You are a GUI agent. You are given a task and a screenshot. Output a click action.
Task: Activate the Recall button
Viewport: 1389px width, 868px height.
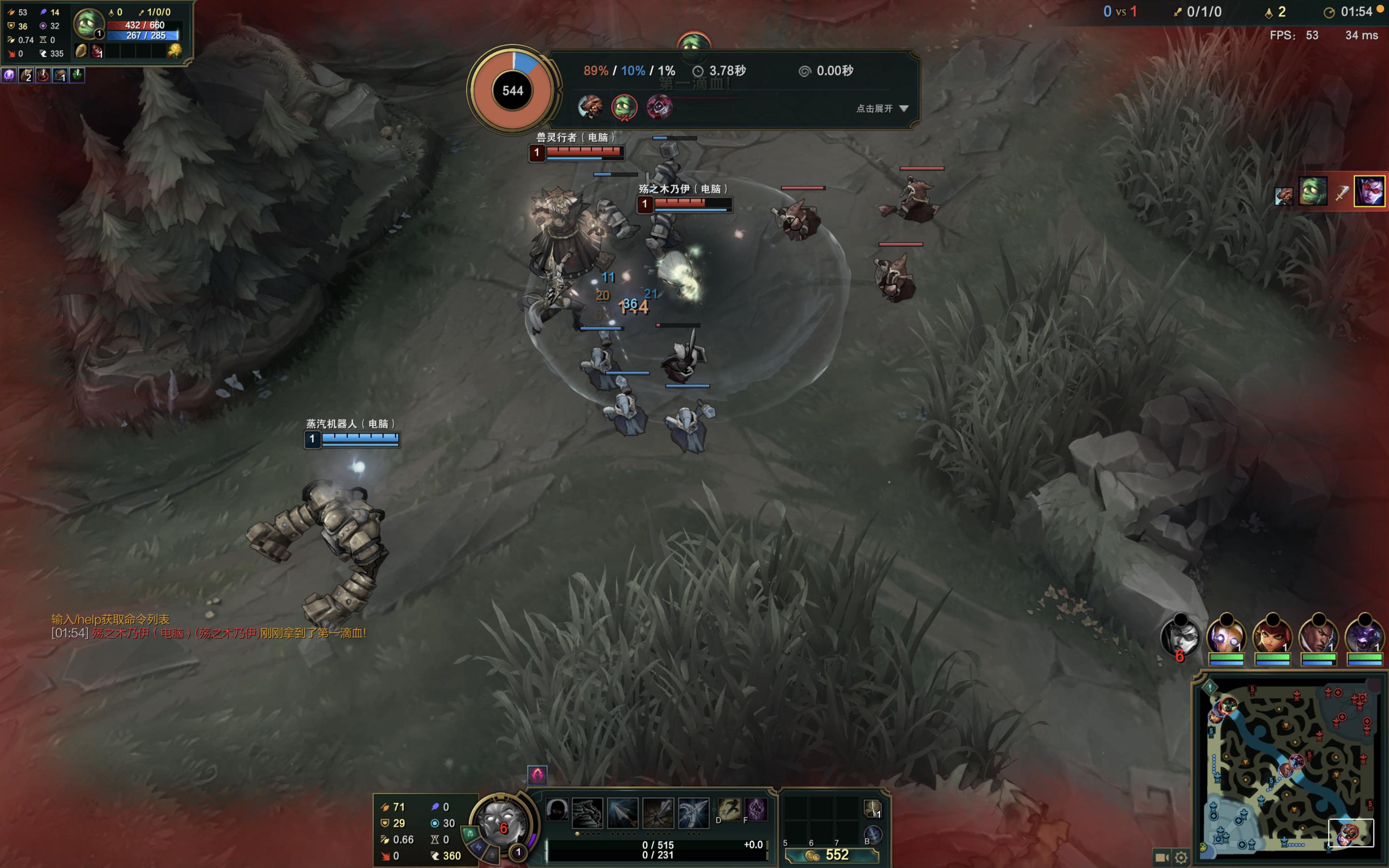[872, 834]
